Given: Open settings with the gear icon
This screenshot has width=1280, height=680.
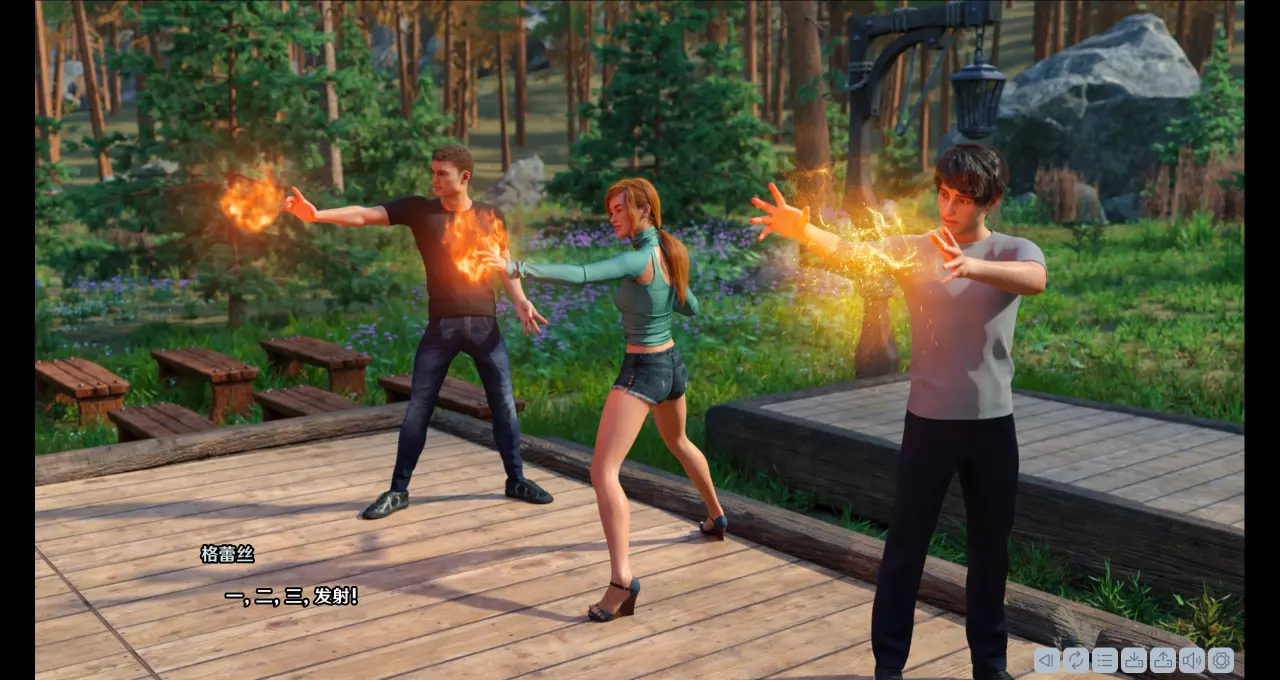Looking at the screenshot, I should [1220, 660].
